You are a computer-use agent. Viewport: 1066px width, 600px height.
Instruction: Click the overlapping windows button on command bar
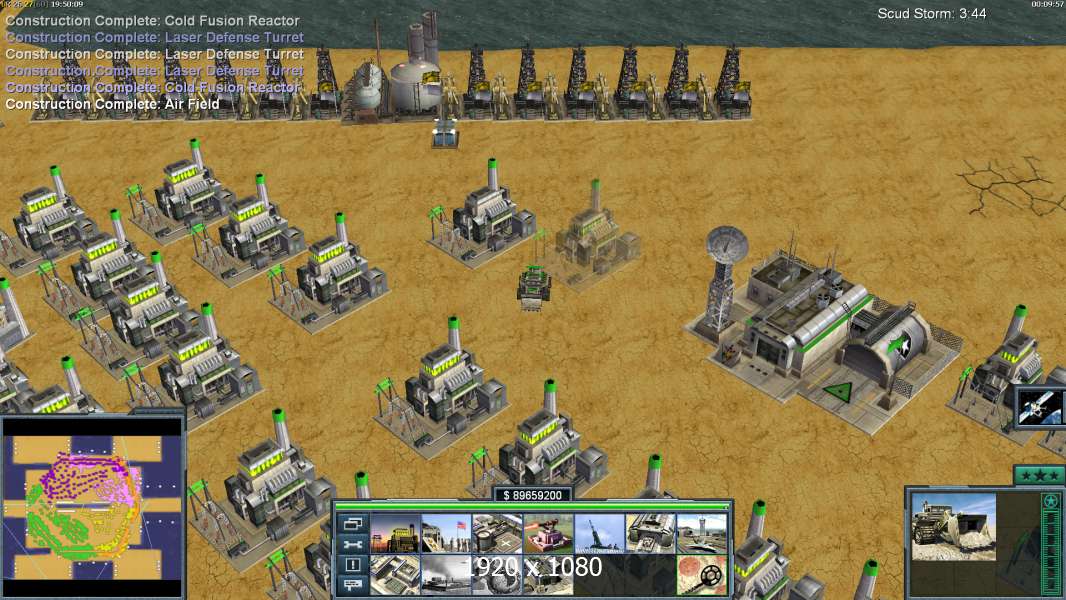pyautogui.click(x=352, y=523)
